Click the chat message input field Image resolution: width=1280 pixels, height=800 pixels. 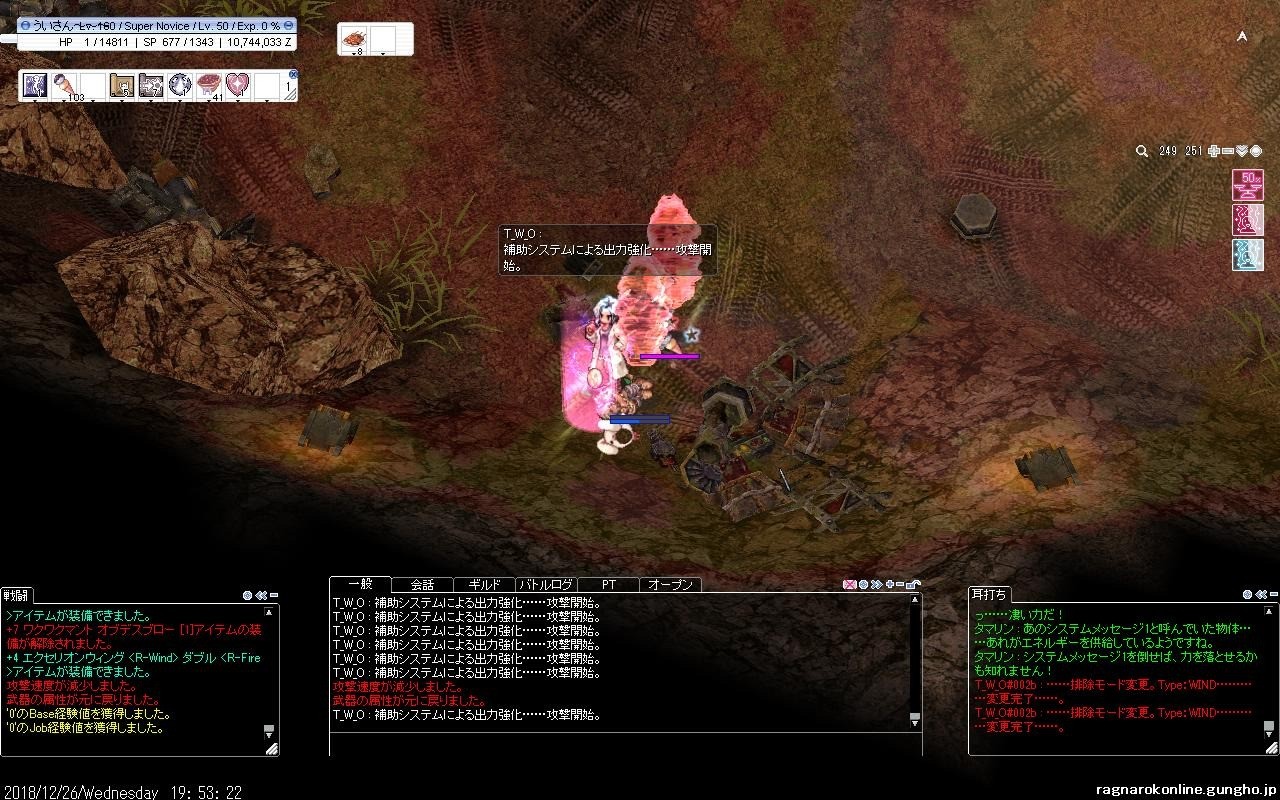click(x=625, y=745)
